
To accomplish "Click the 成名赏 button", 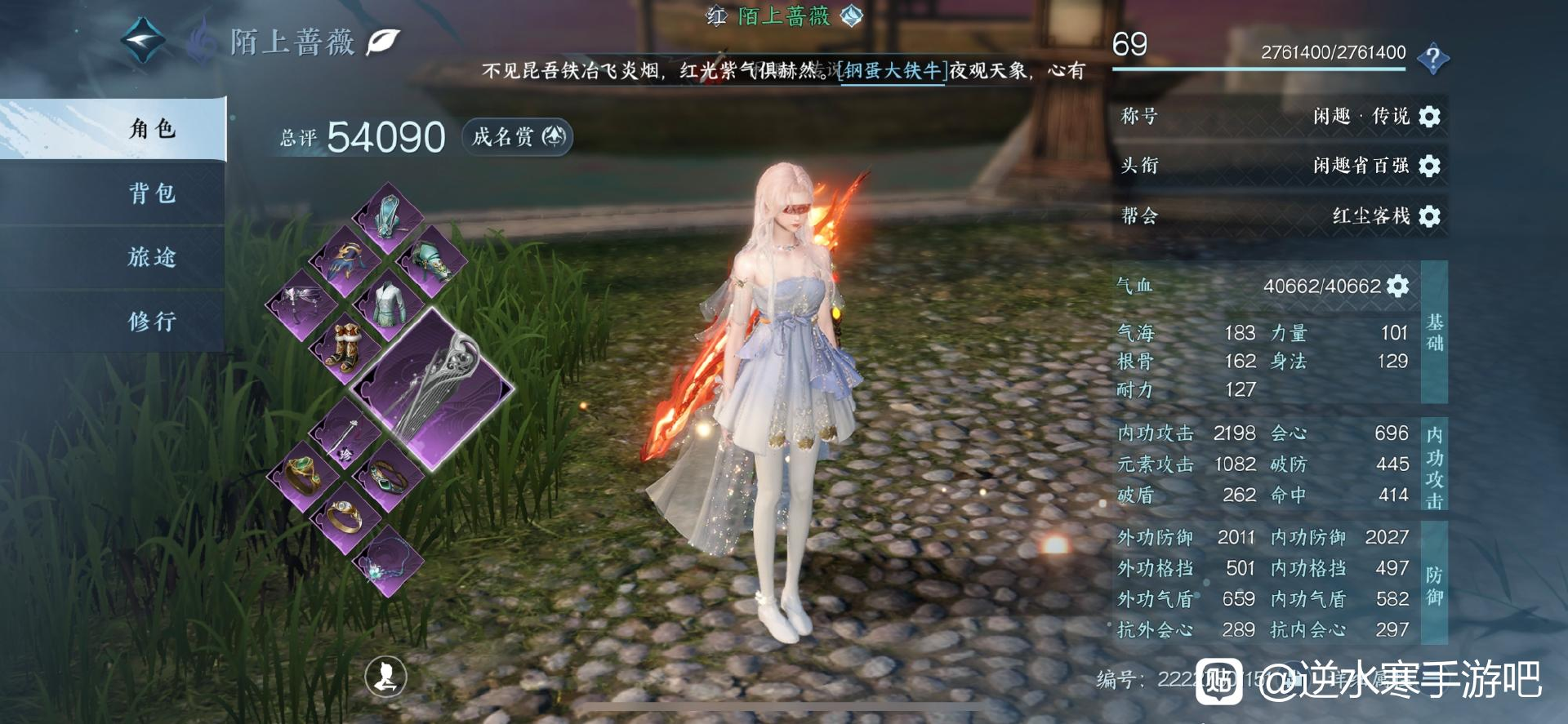I will (518, 136).
